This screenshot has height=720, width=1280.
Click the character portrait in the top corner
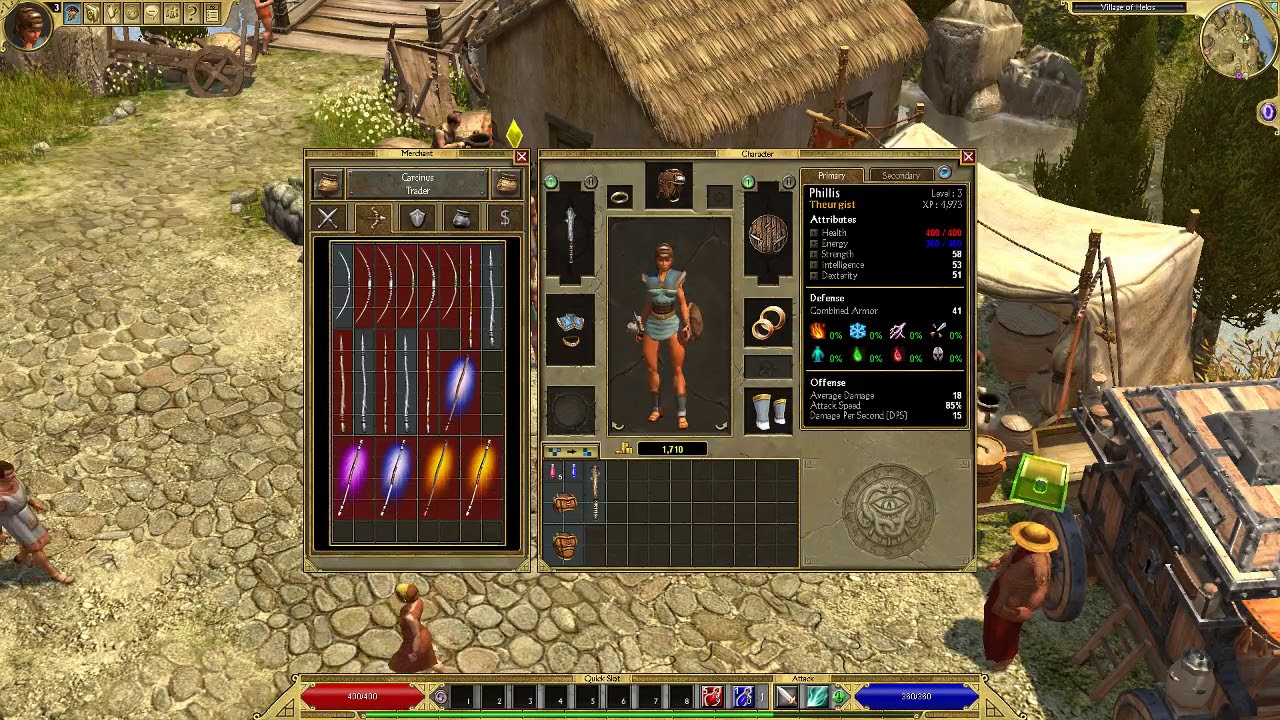click(27, 27)
